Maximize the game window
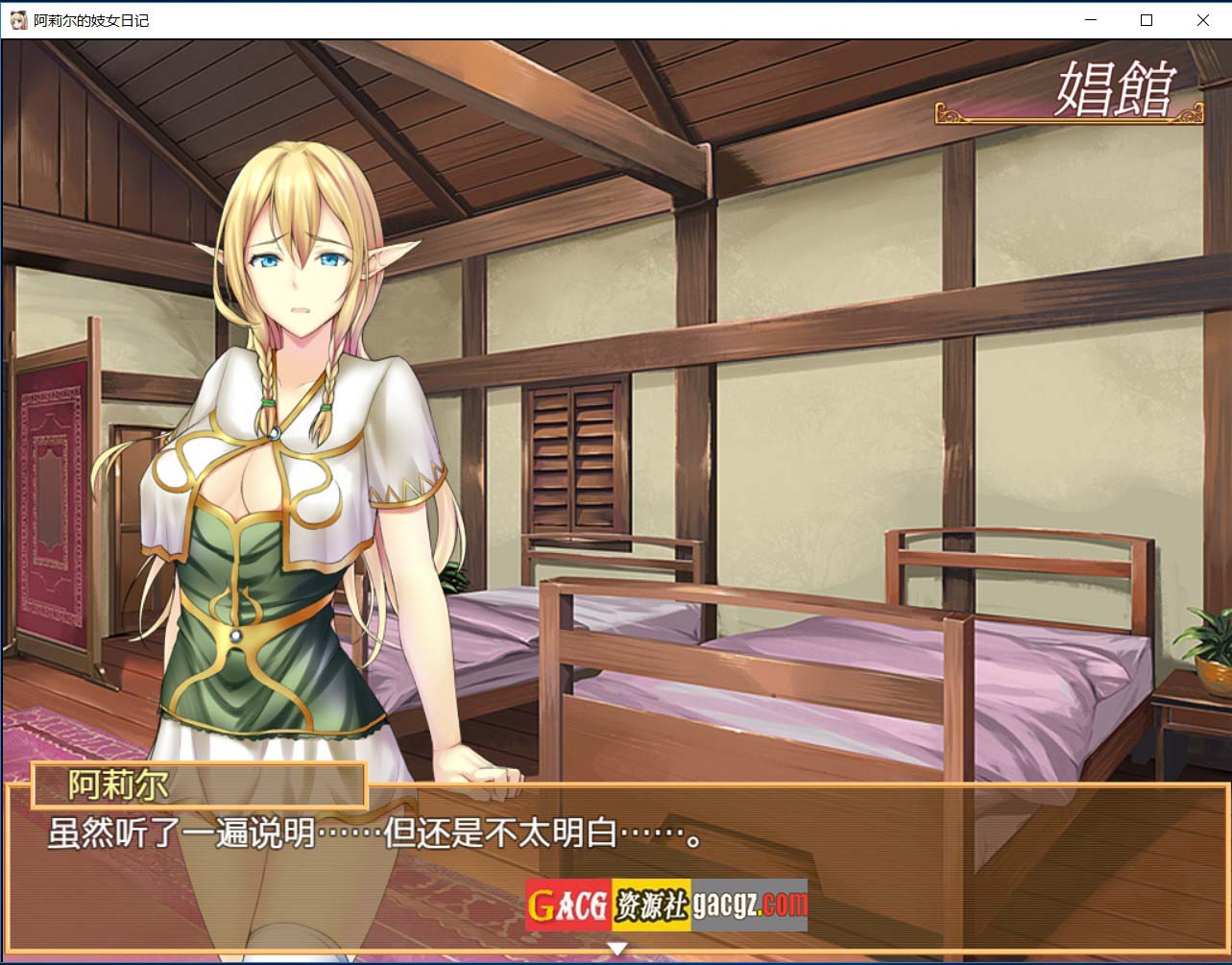Screen dimensions: 1232x965 [1146, 20]
